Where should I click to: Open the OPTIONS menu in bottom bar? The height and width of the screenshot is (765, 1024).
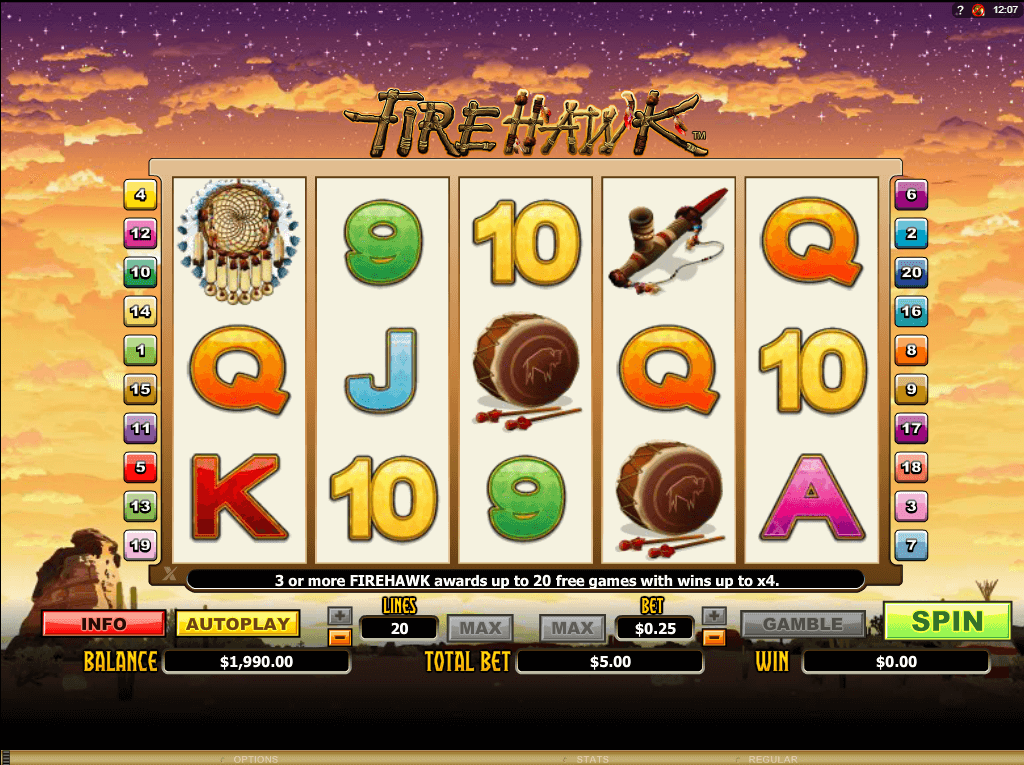click(x=256, y=759)
